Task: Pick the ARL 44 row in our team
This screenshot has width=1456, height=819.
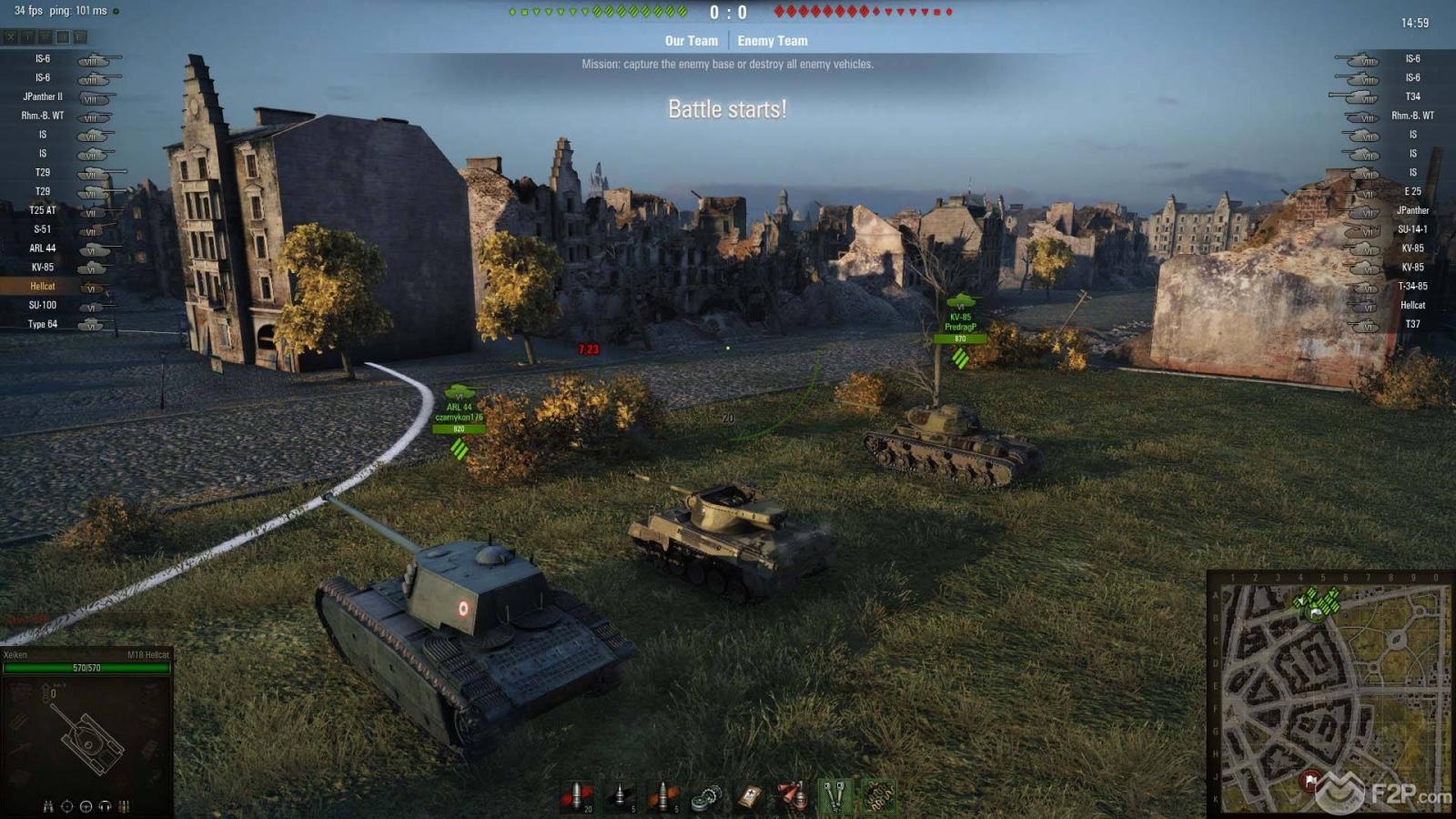Action: (43, 248)
